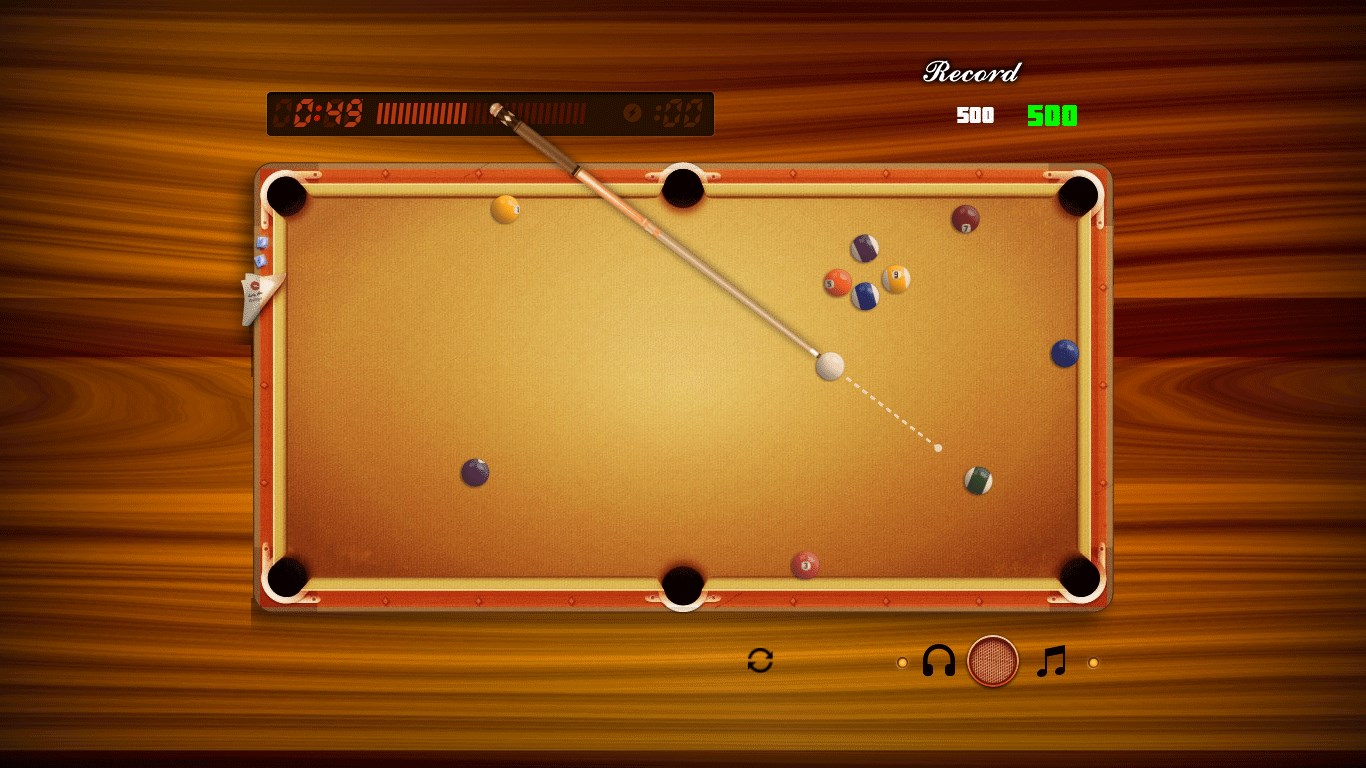Toggle sound effects with the headphones icon
This screenshot has width=1366, height=768.
pos(939,661)
